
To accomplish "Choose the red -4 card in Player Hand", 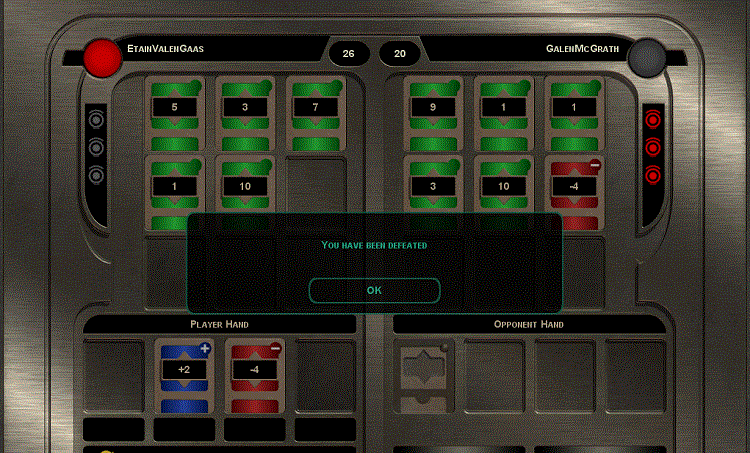I will (254, 374).
